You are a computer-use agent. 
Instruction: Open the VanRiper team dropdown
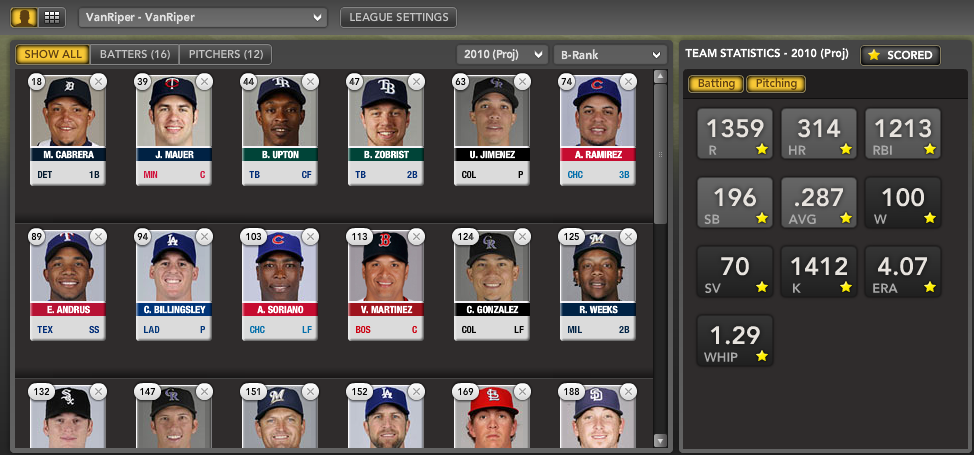(203, 17)
